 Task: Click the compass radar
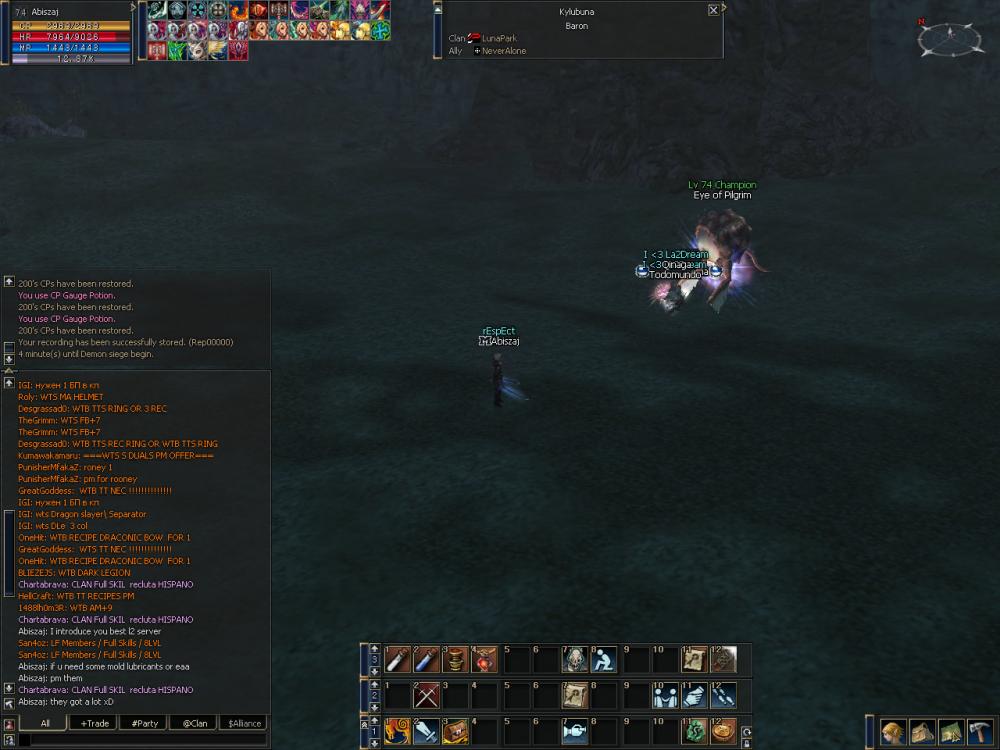tap(943, 39)
